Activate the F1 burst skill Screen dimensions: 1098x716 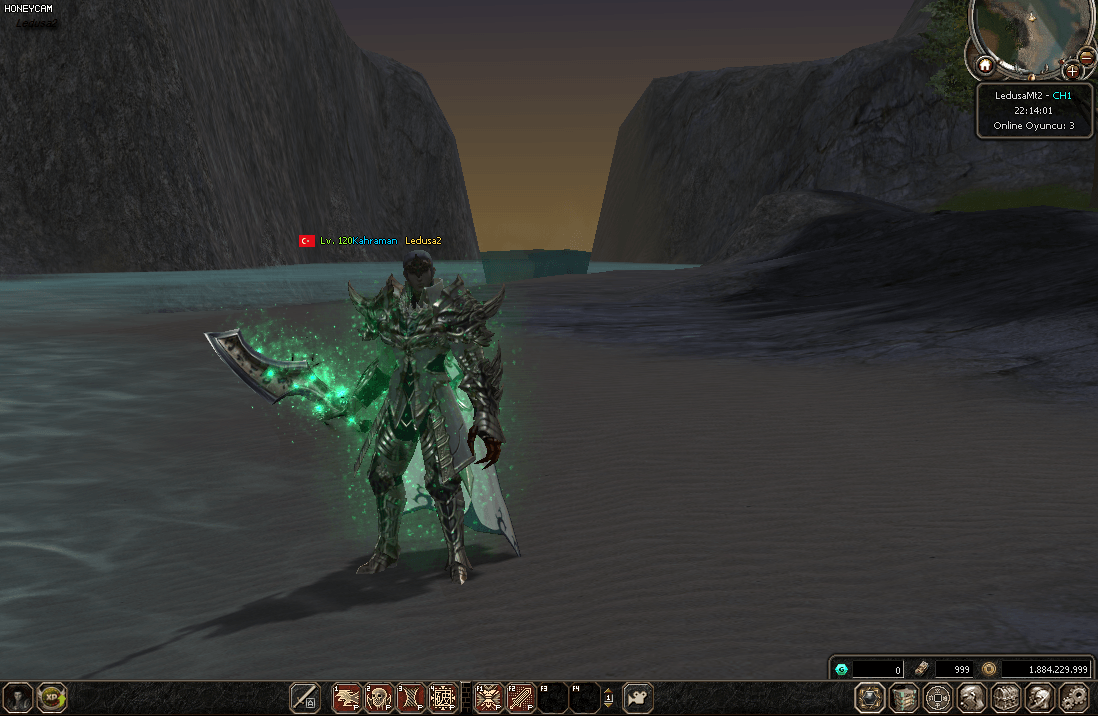[488, 697]
